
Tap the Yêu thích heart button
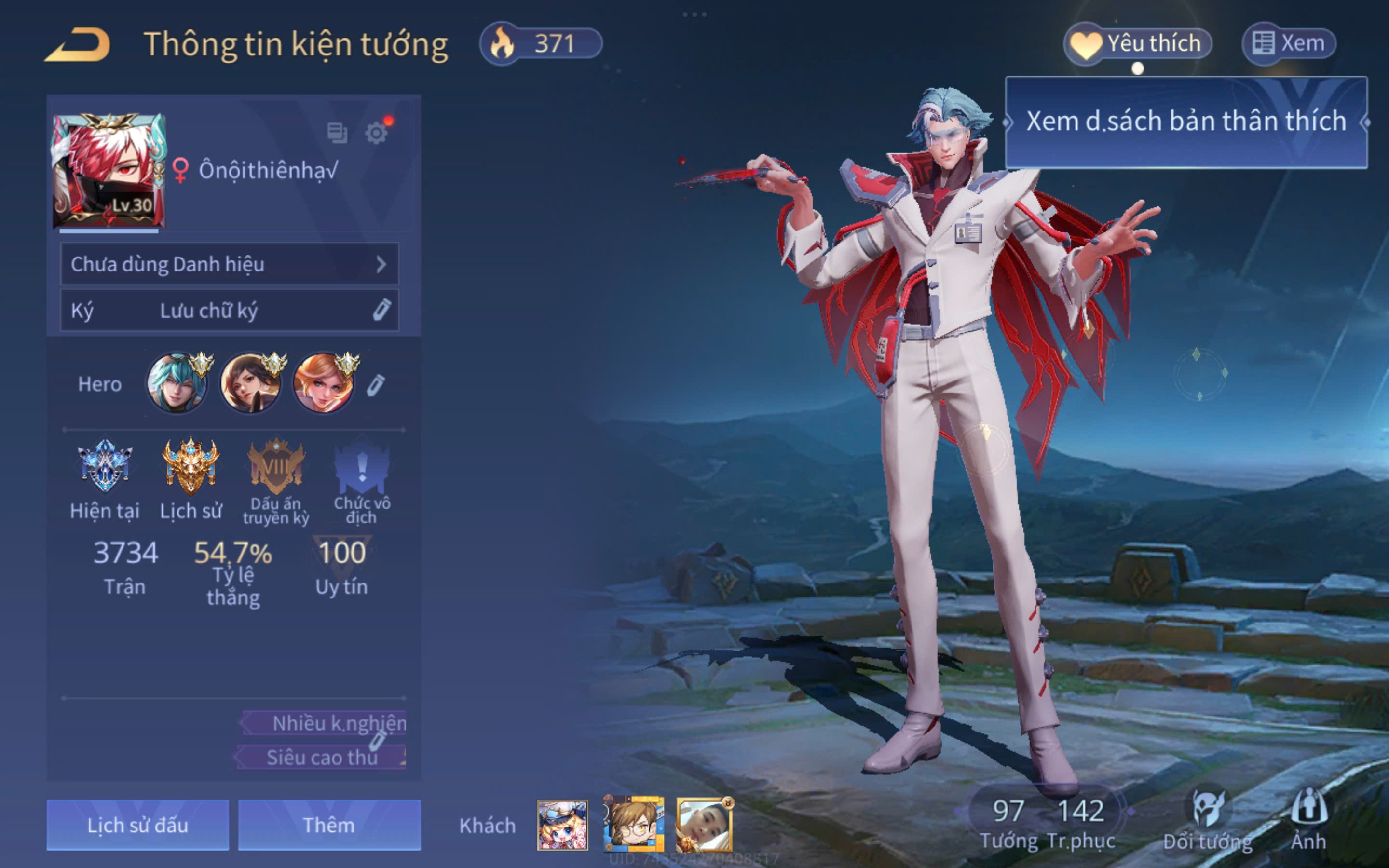click(x=1138, y=43)
